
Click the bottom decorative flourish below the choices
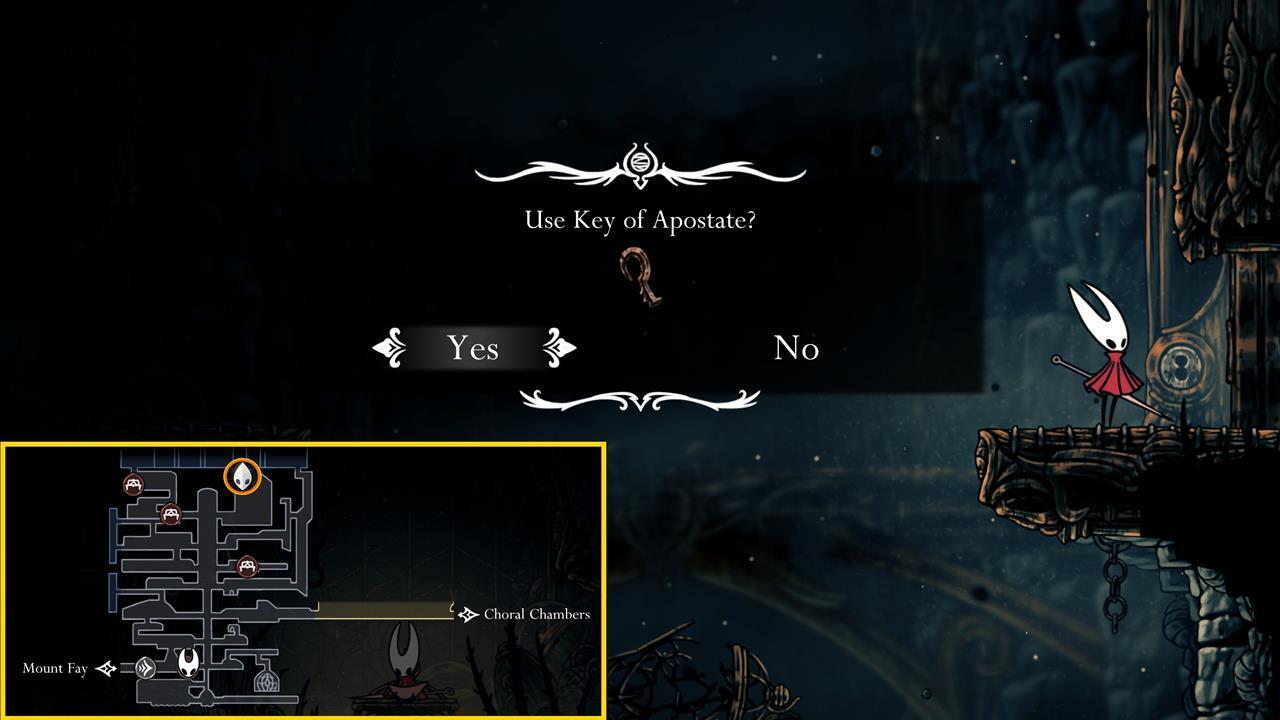coord(640,400)
